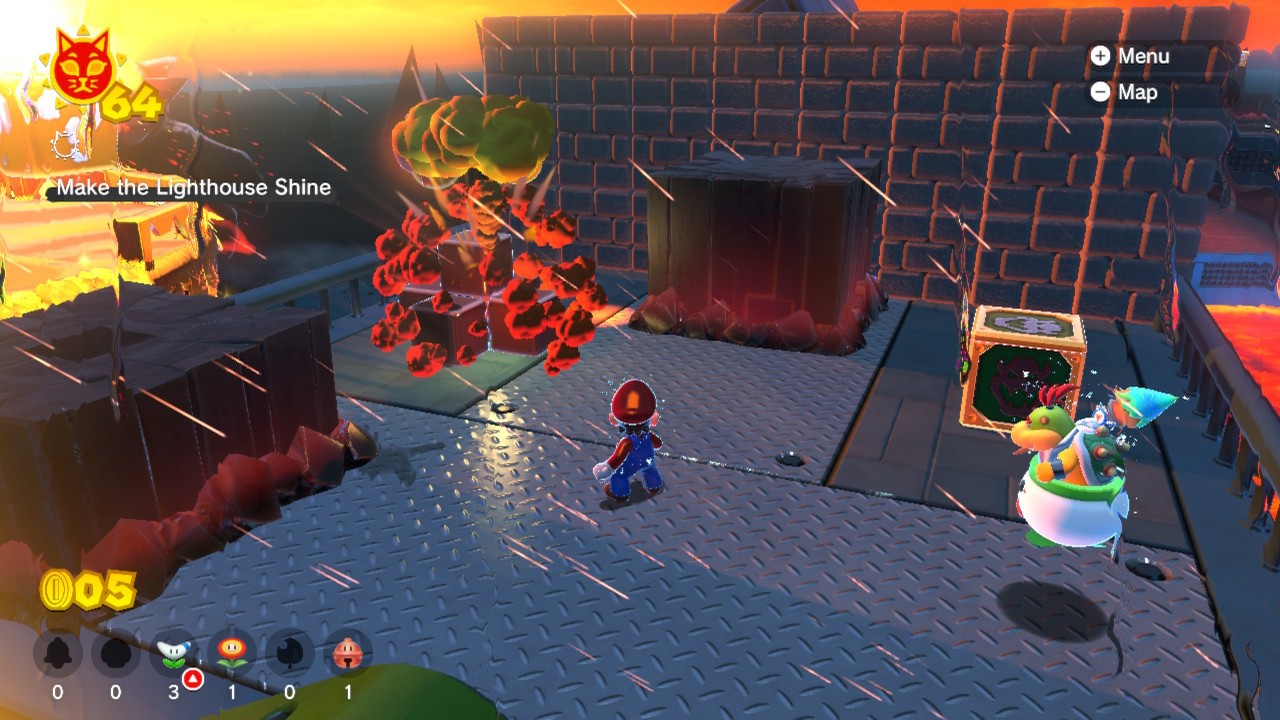Open the Menu button
Viewport: 1280px width, 720px height.
[1132, 56]
